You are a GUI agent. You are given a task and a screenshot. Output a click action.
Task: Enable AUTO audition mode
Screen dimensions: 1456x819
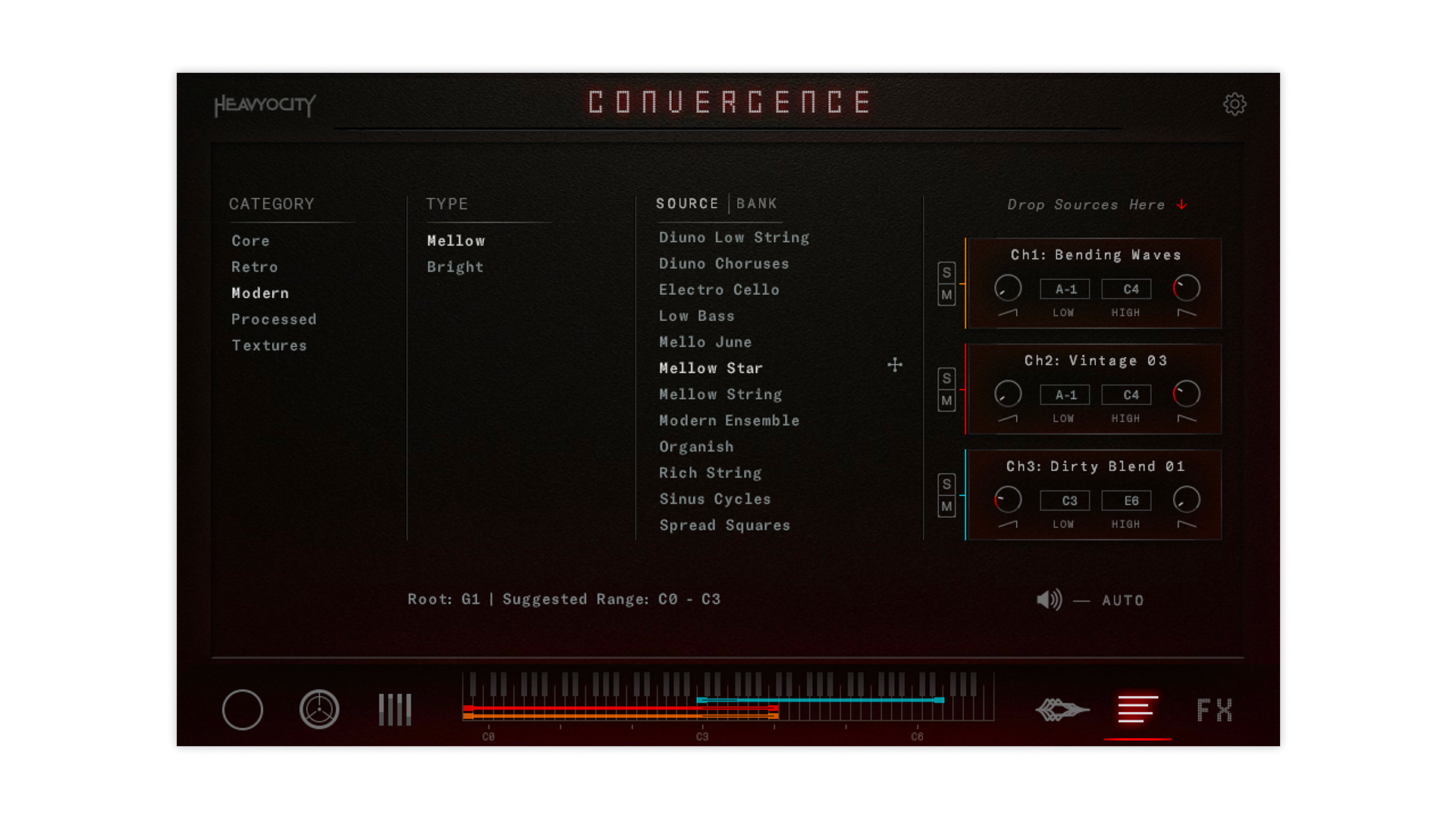pos(1122,600)
